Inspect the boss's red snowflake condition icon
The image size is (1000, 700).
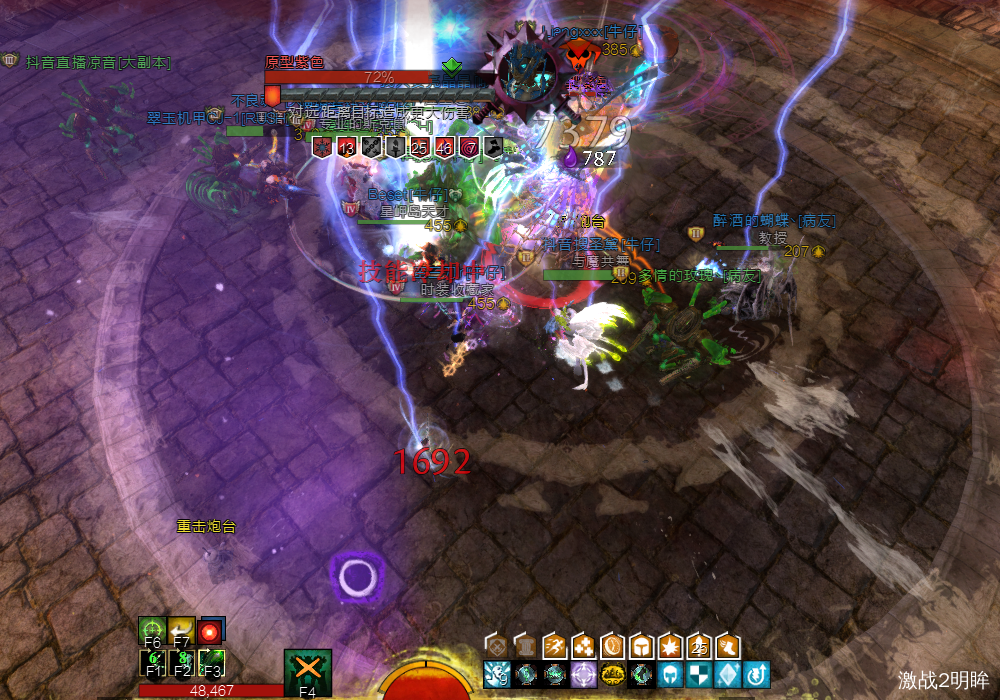322,148
